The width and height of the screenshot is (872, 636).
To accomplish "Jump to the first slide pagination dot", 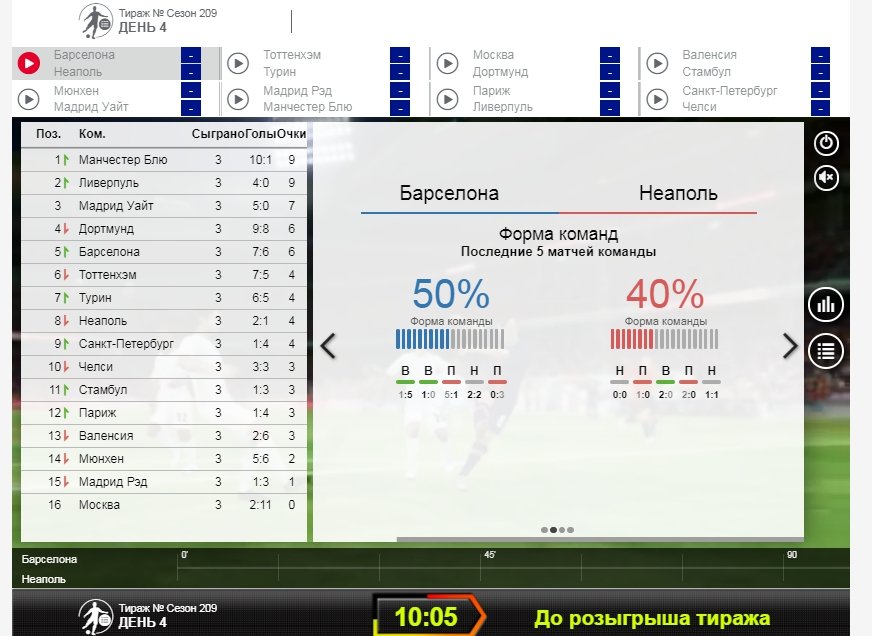I will pos(544,530).
